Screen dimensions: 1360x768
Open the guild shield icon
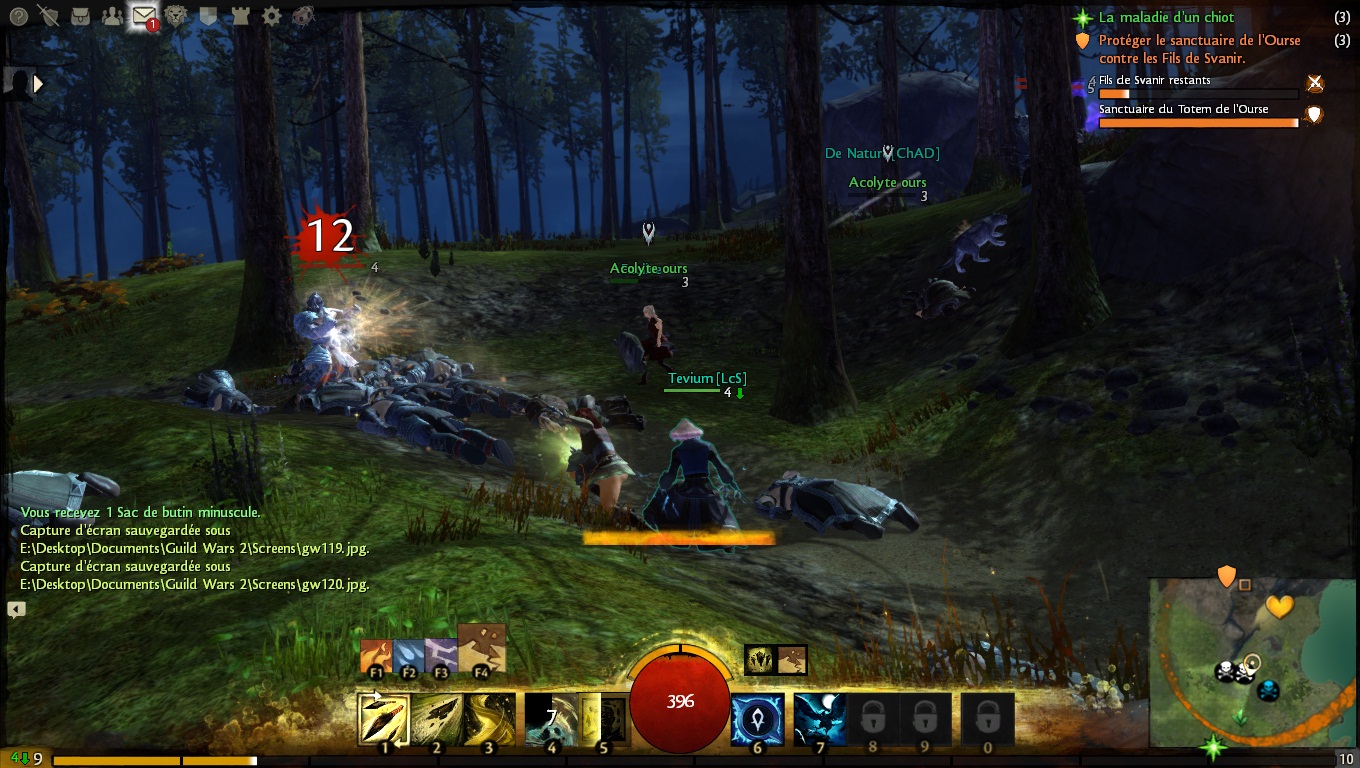click(208, 16)
